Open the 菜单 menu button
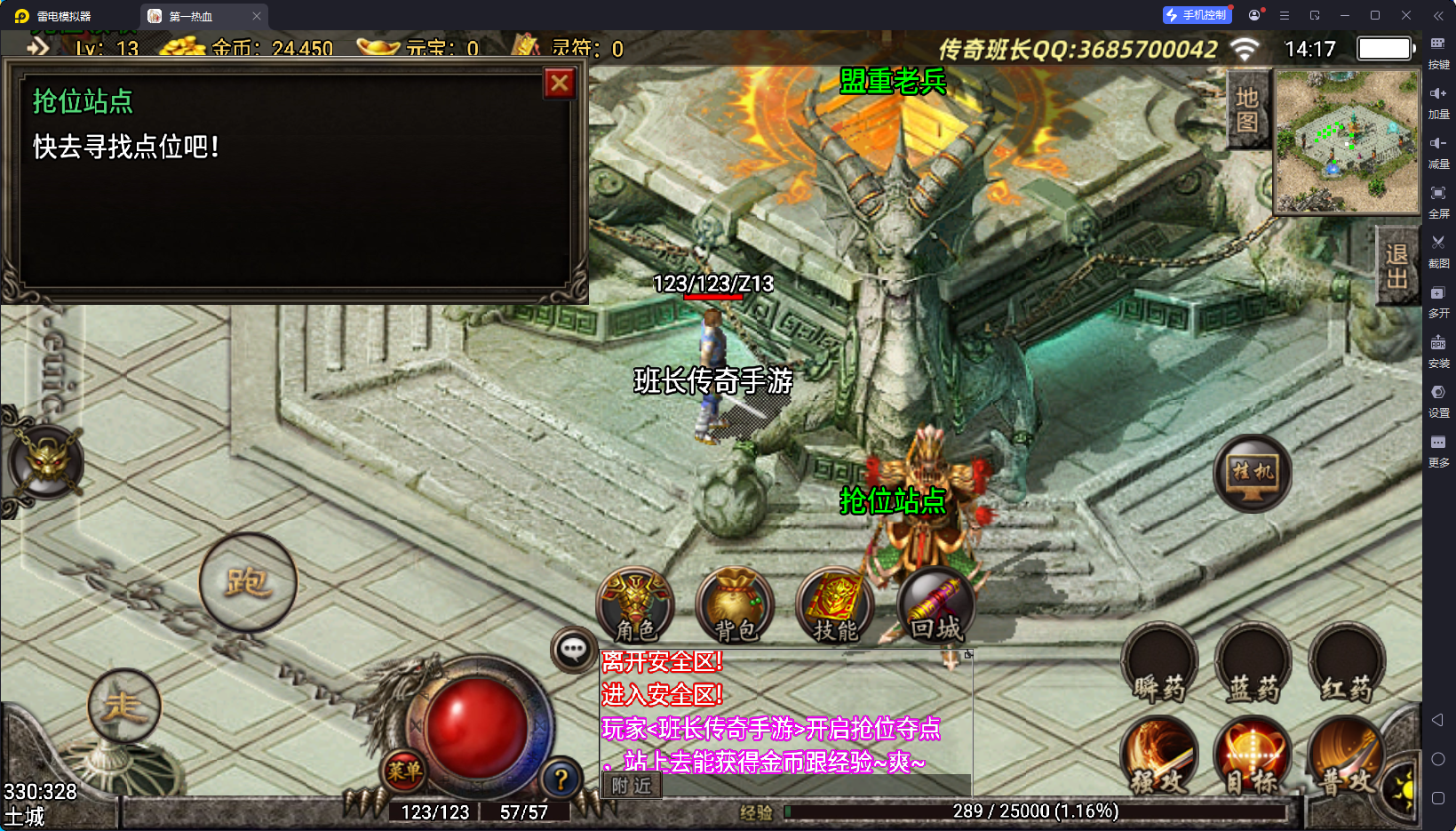The width and height of the screenshot is (1456, 831). point(404,771)
